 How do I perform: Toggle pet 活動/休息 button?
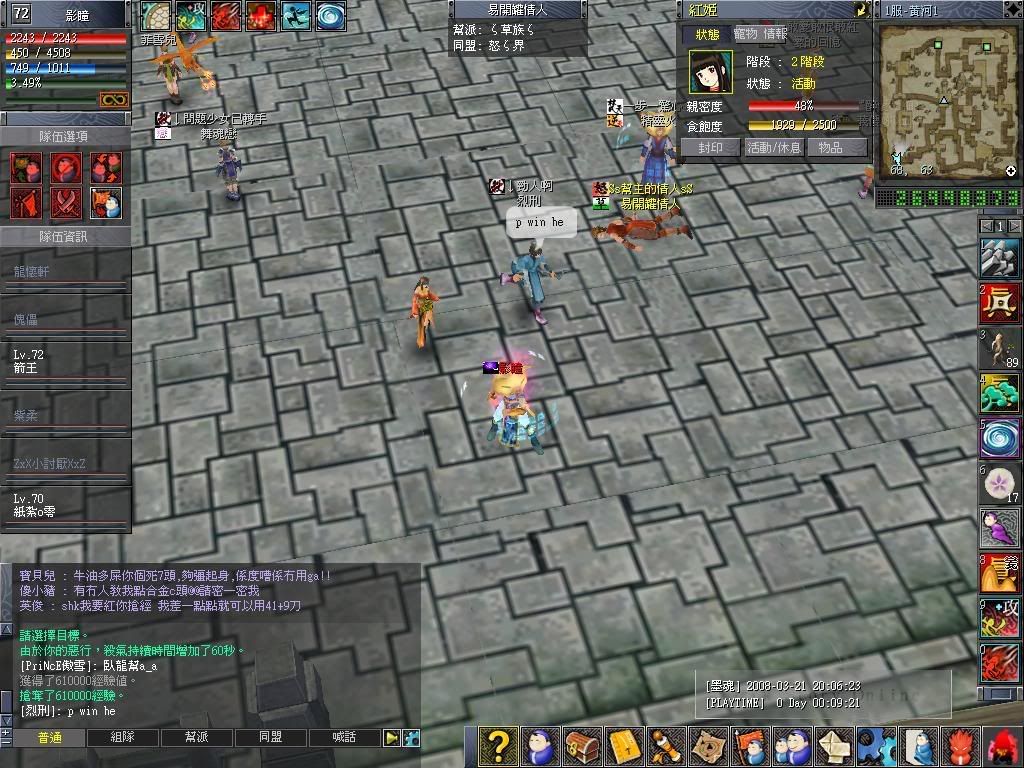coord(774,147)
